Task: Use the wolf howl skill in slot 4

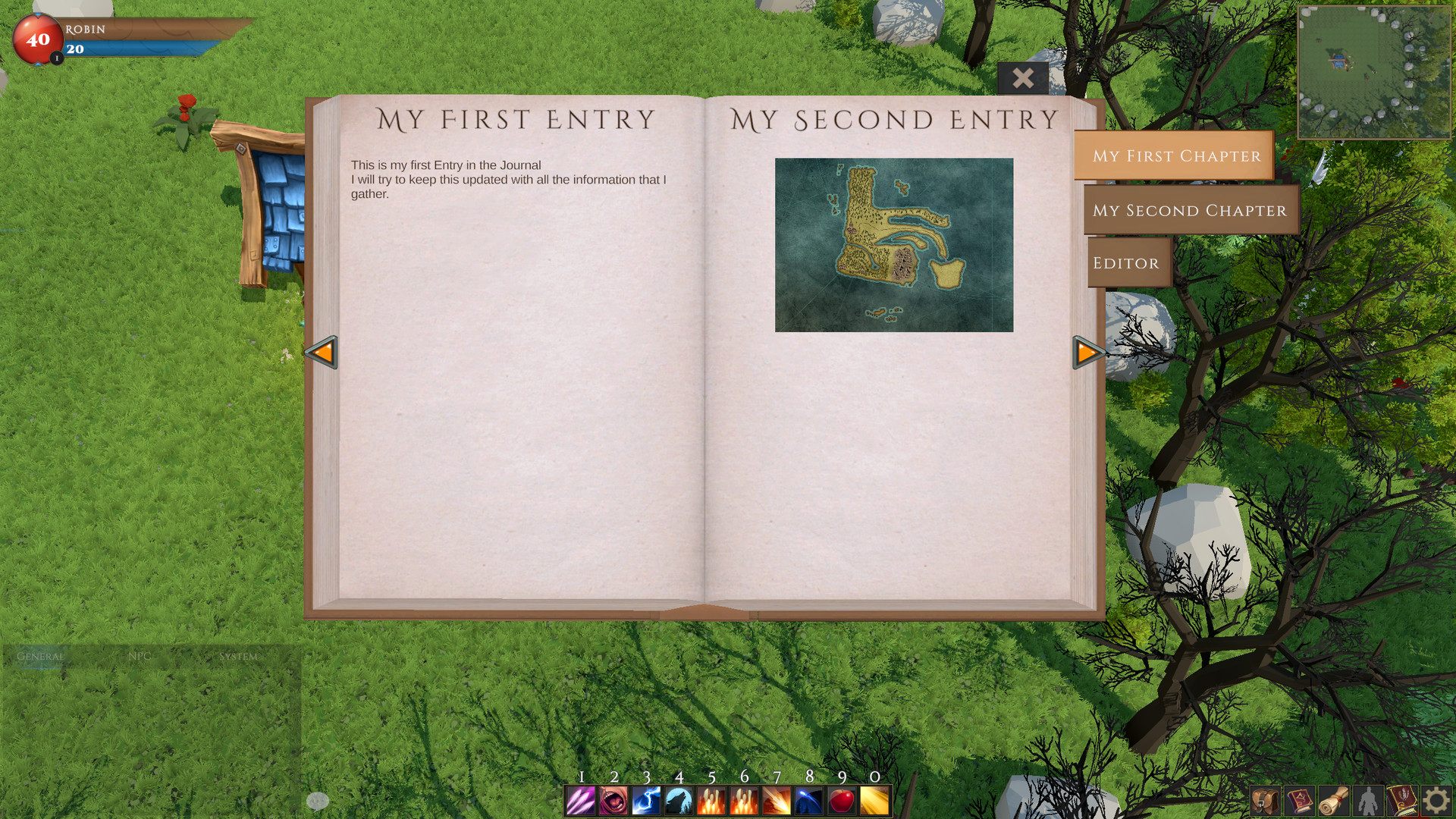Action: [679, 801]
